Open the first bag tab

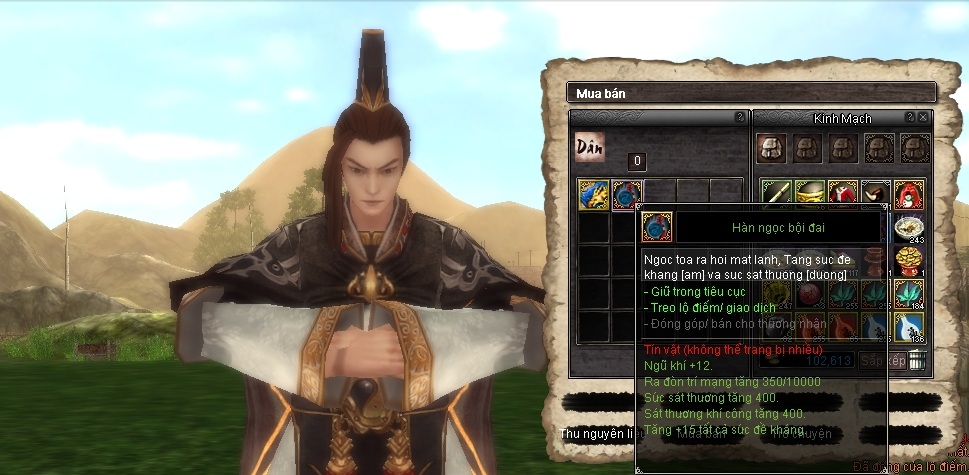[771, 148]
